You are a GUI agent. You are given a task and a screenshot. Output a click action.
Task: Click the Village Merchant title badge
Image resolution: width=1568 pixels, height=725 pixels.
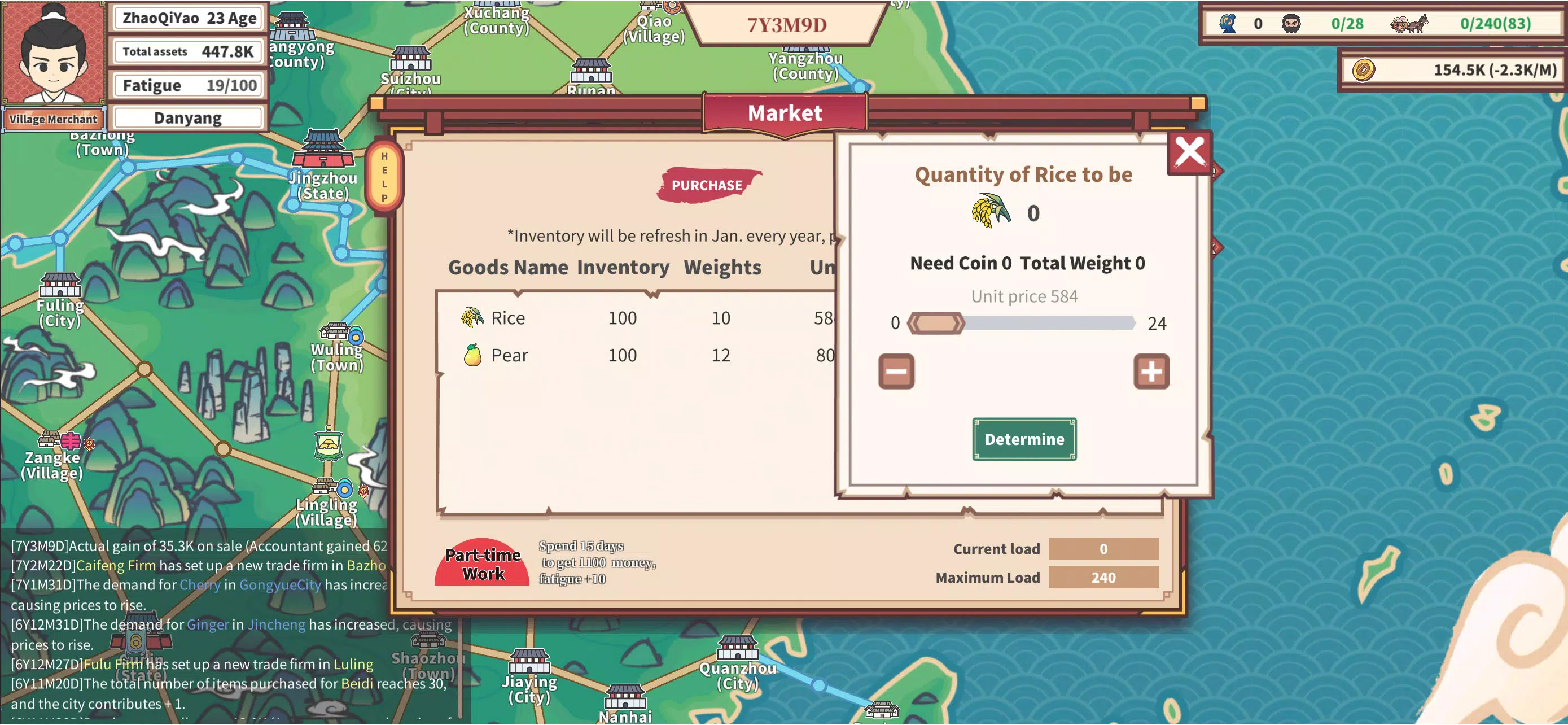54,119
